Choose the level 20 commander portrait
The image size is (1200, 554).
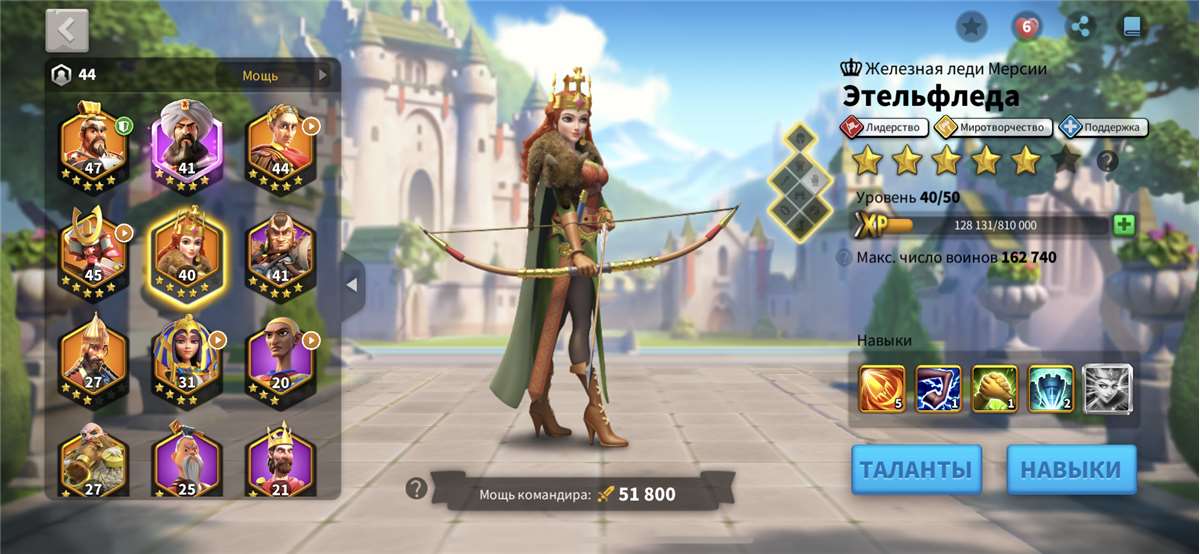coord(281,360)
